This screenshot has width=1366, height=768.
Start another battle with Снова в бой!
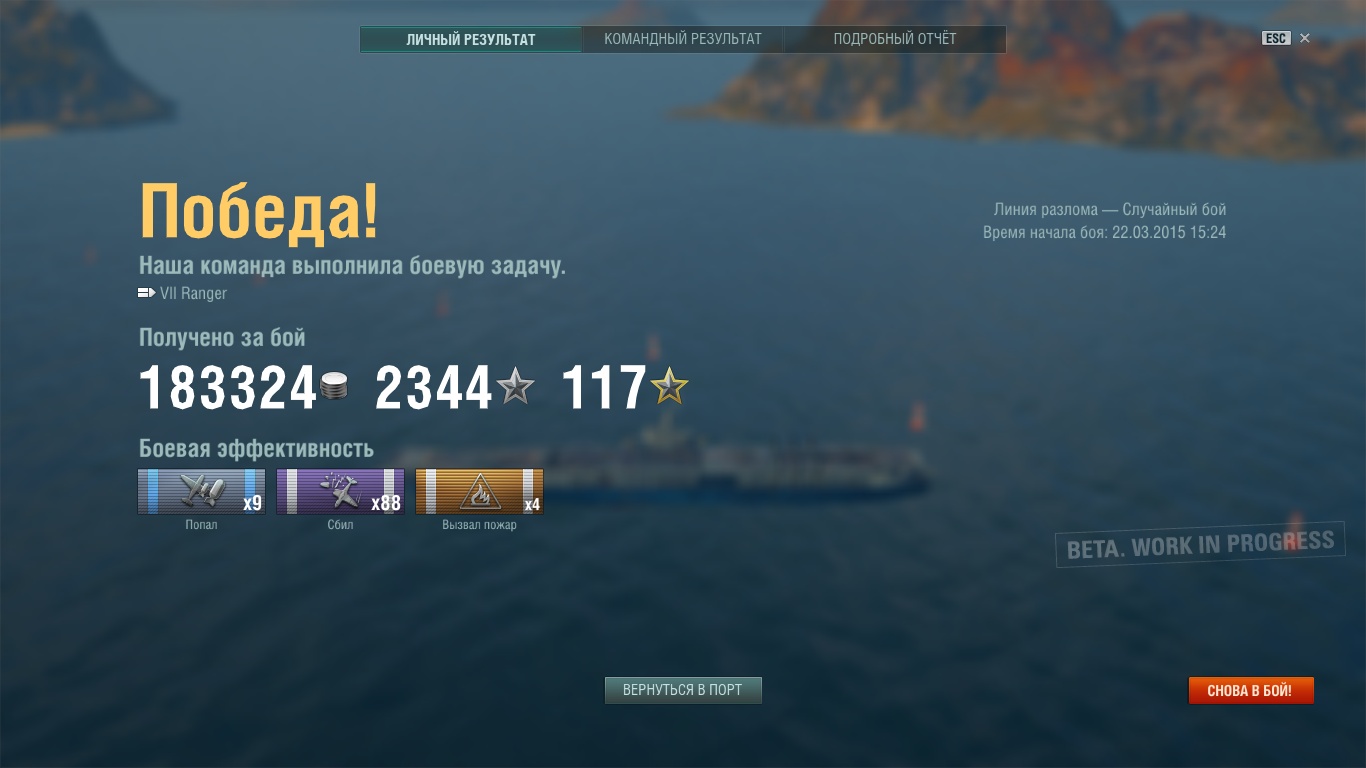tap(1250, 690)
